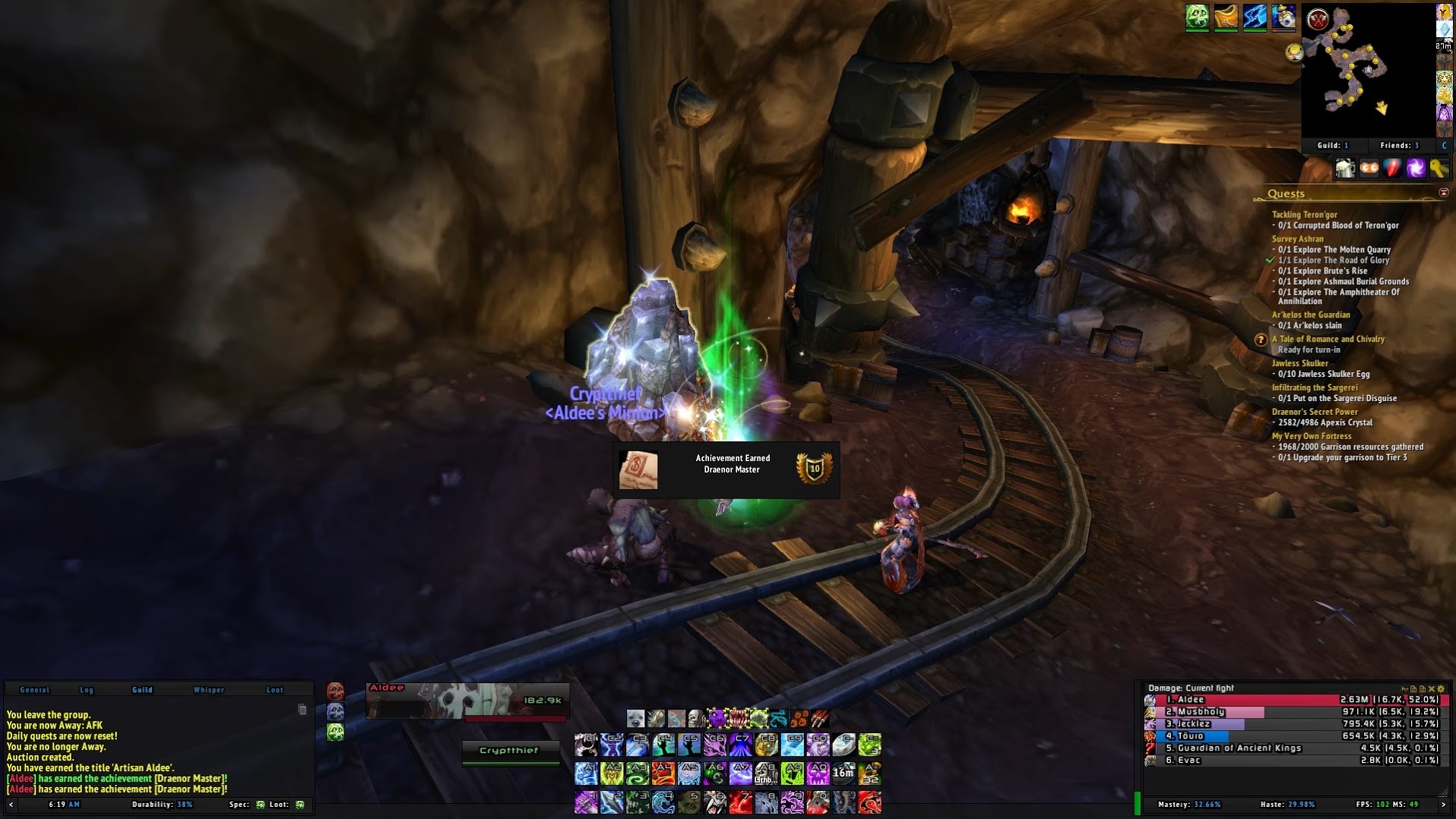Click the Durability readout on the info bar

click(162, 805)
